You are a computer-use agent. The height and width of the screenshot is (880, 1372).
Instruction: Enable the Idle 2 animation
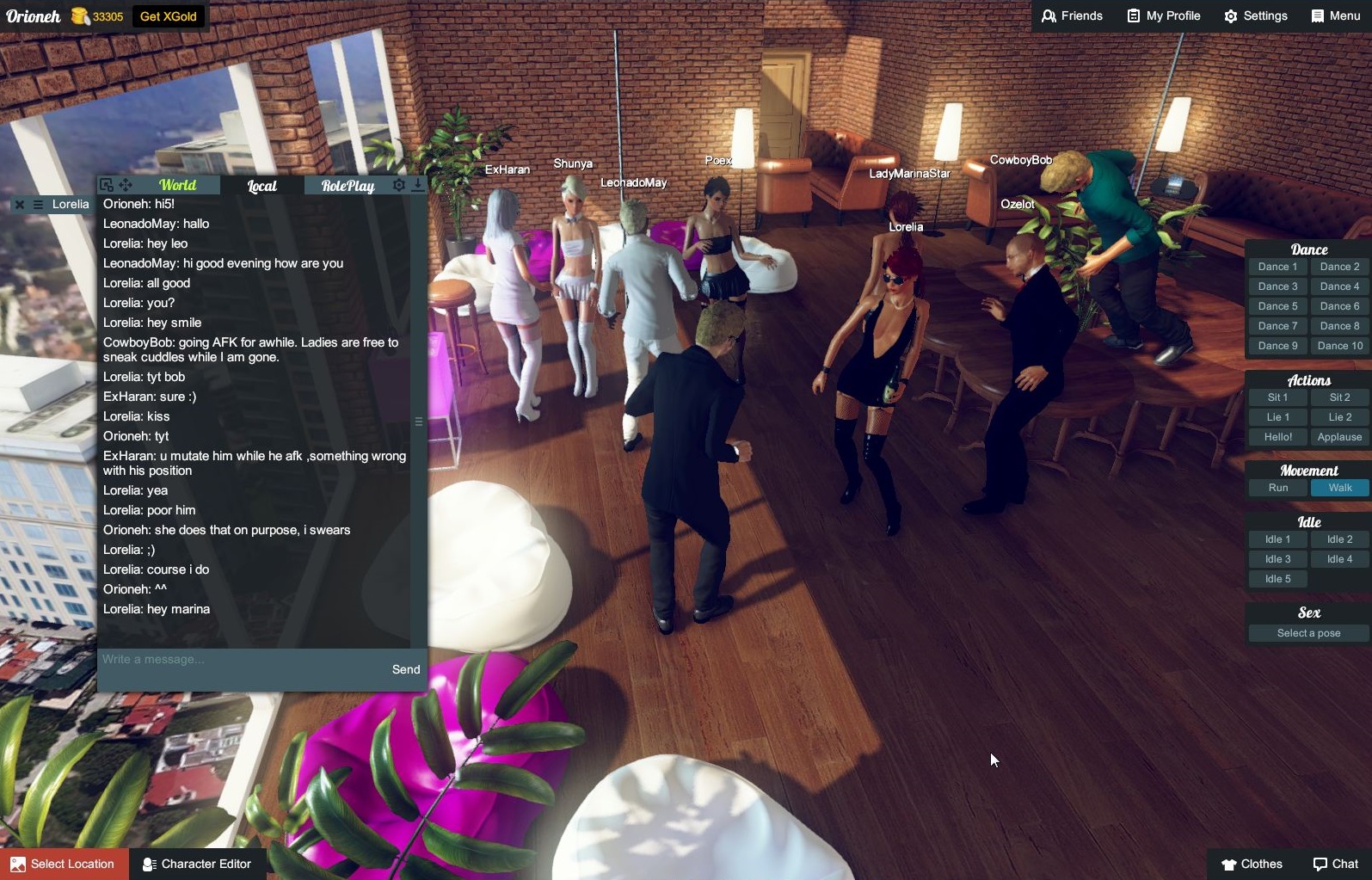1339,538
